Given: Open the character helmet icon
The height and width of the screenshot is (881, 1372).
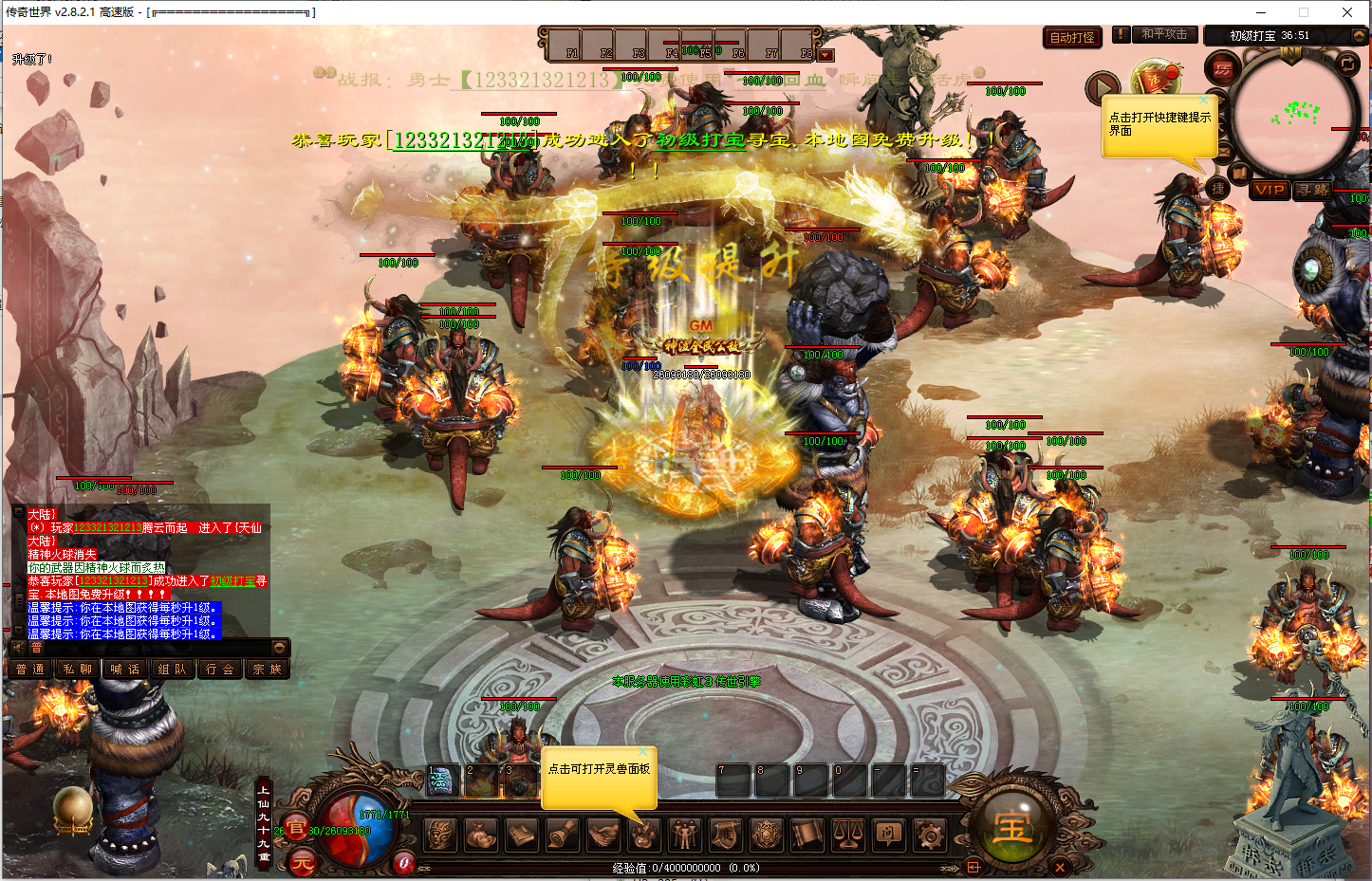Looking at the screenshot, I should tap(439, 835).
